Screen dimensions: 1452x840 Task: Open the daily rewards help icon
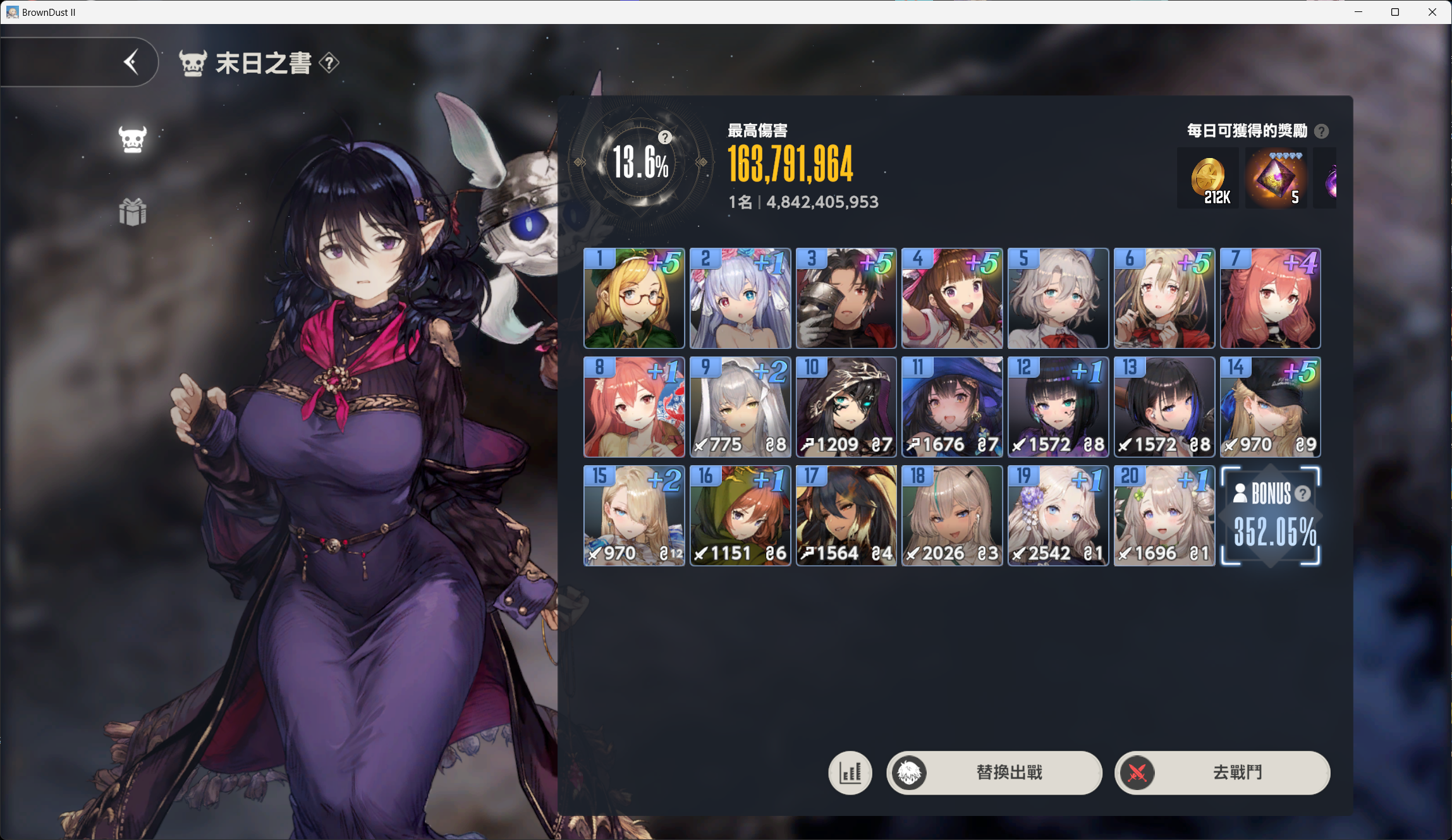pyautogui.click(x=1321, y=131)
